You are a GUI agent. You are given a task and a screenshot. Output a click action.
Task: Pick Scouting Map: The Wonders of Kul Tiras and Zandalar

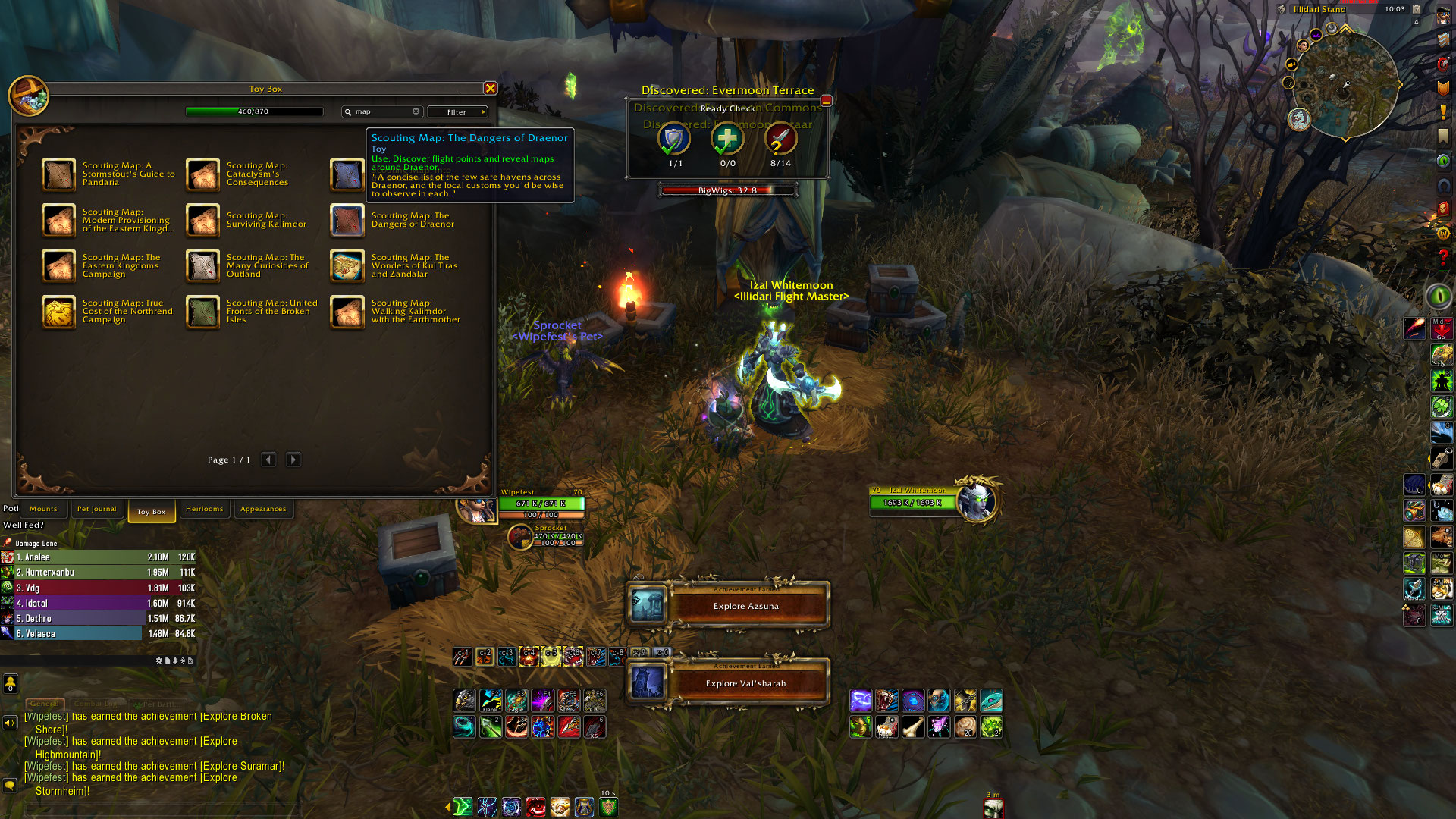coord(347,266)
